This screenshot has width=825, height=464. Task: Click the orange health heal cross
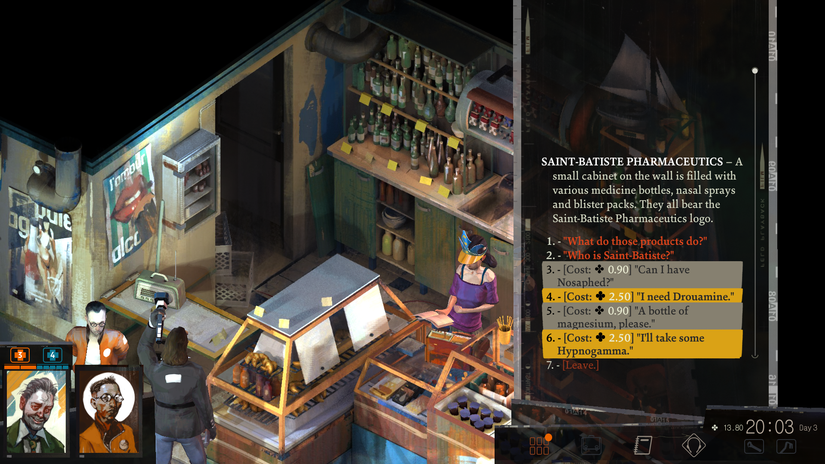[x=20, y=354]
